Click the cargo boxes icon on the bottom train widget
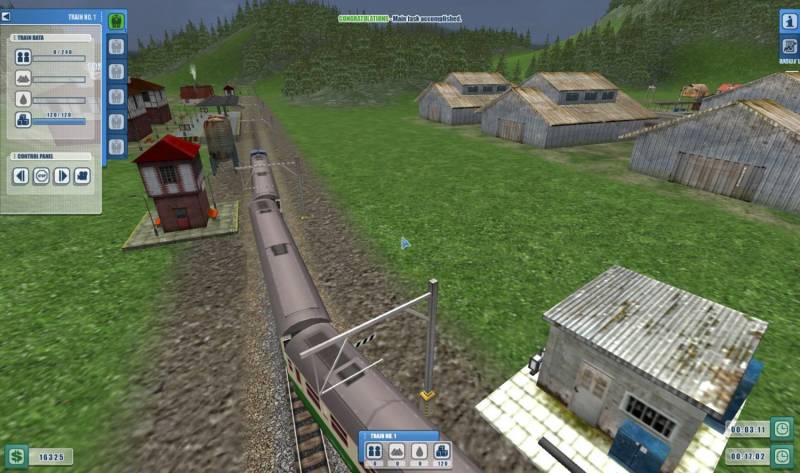Screen dimensions: 800x473 tap(440, 452)
